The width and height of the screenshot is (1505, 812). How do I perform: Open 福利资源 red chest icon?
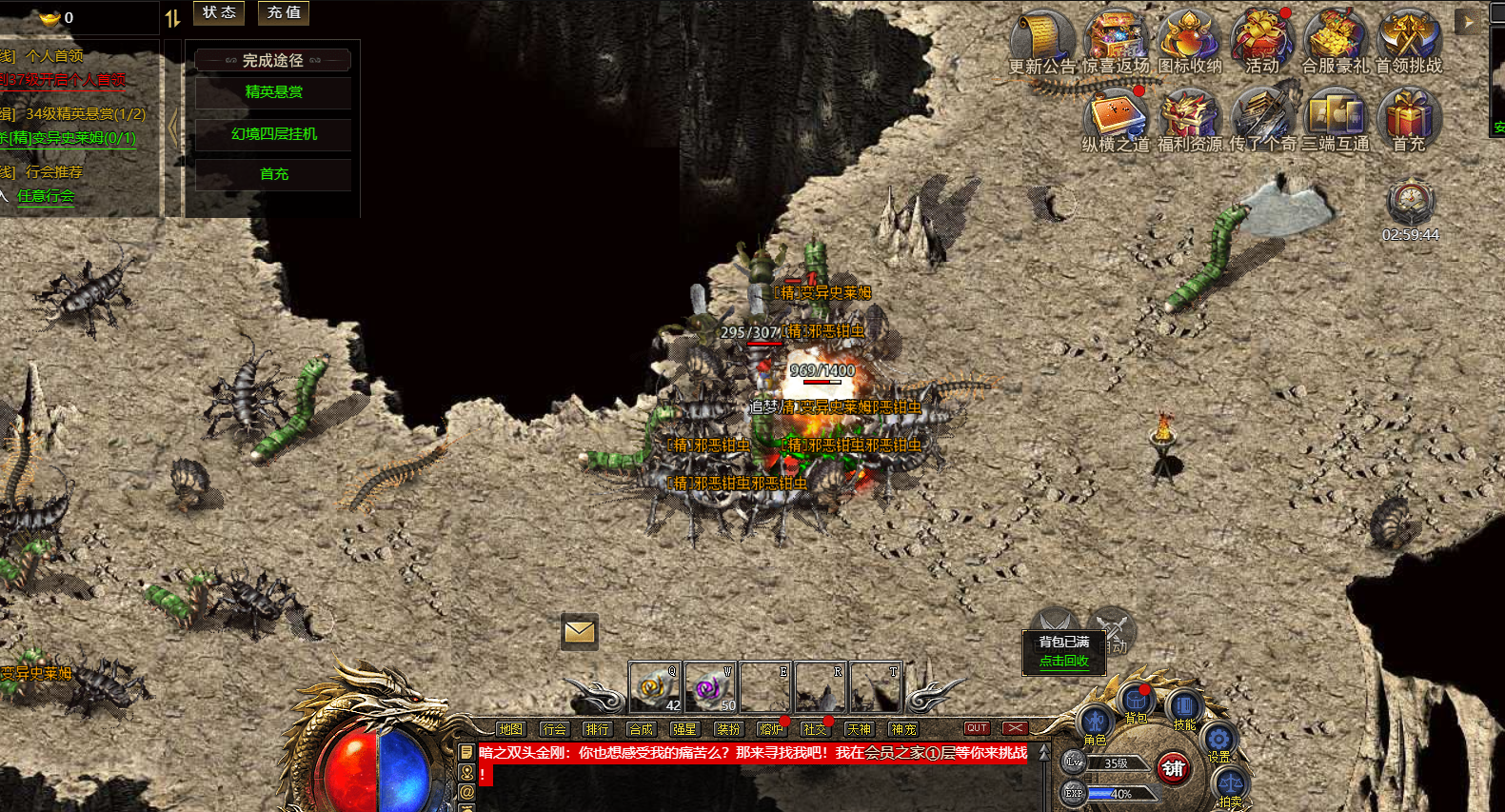(x=1188, y=118)
